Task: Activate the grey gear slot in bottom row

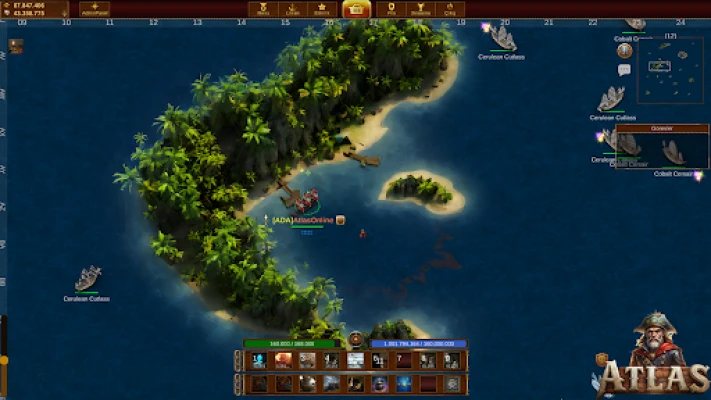Action: coord(452,383)
